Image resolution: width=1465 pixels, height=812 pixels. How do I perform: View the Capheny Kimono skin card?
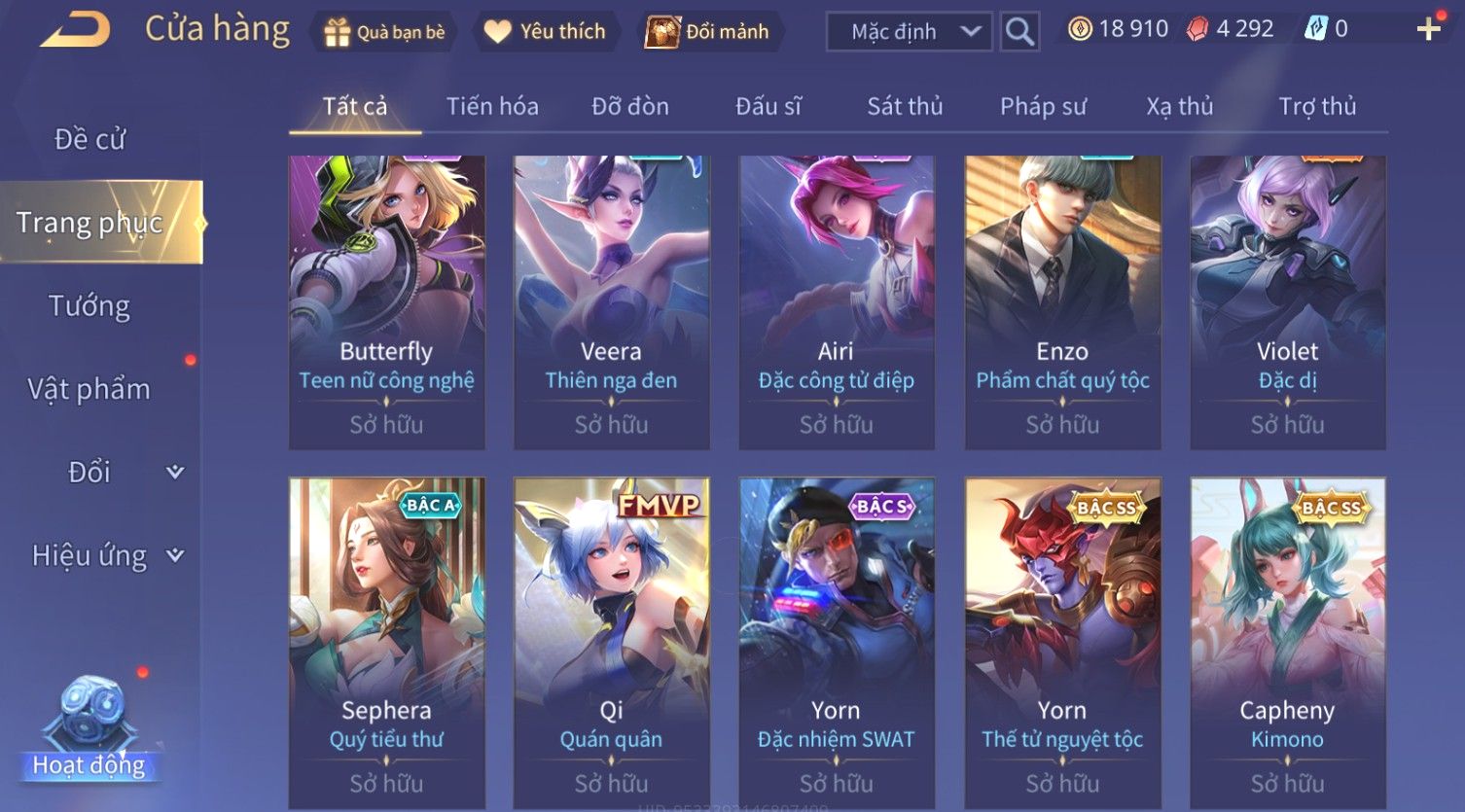click(x=1287, y=642)
